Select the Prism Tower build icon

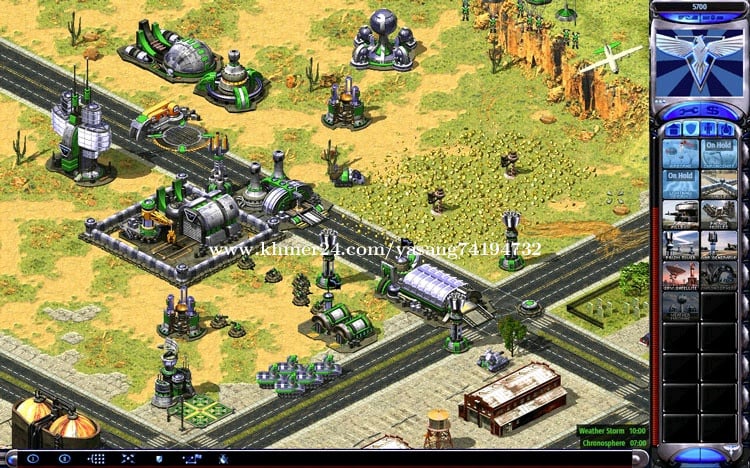click(680, 246)
